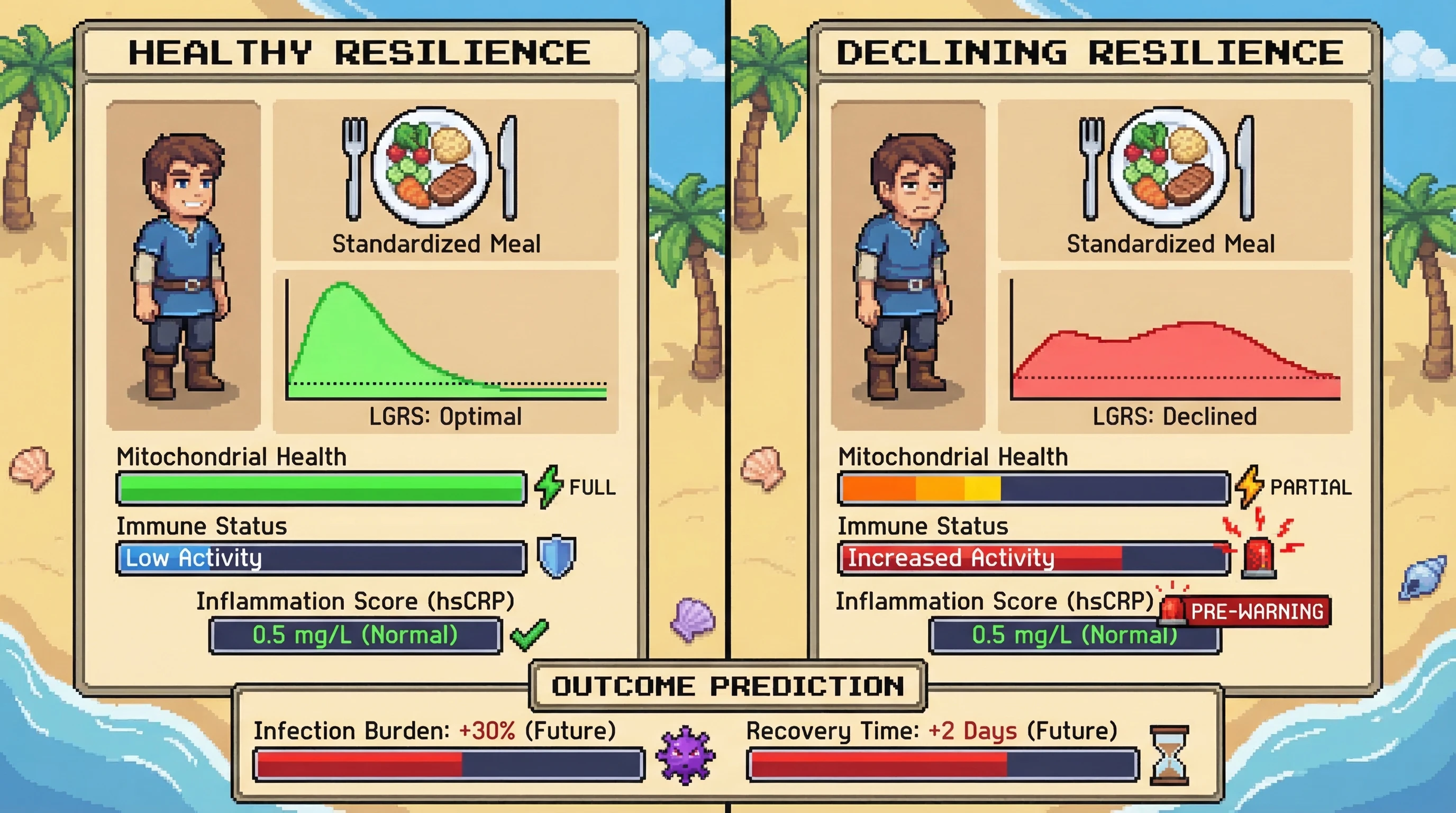The image size is (1456, 813).
Task: Click the large red siren beside Increased Activity
Action: coord(1259,557)
